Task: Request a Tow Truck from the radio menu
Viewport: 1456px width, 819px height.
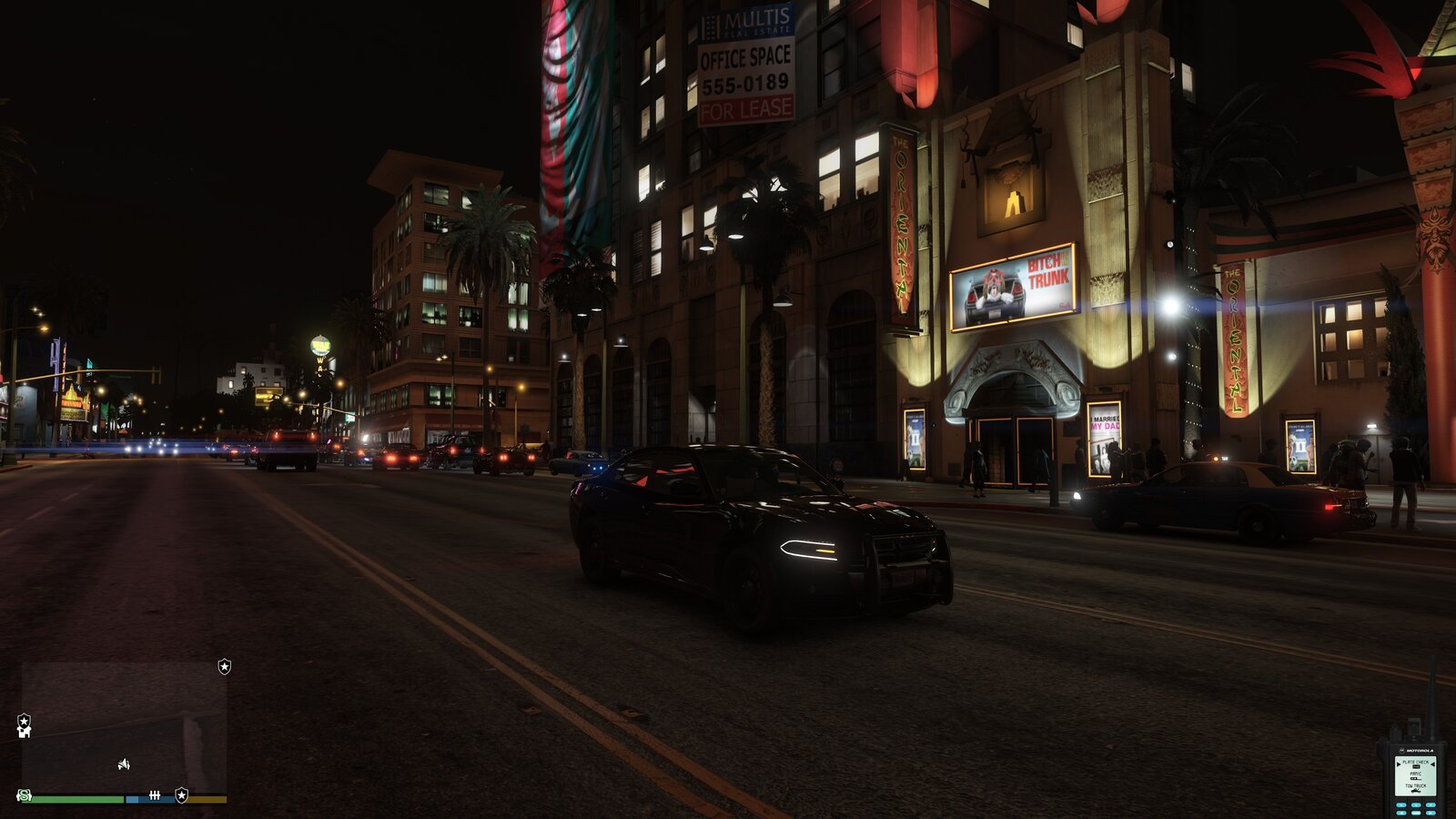Action: click(x=1415, y=786)
